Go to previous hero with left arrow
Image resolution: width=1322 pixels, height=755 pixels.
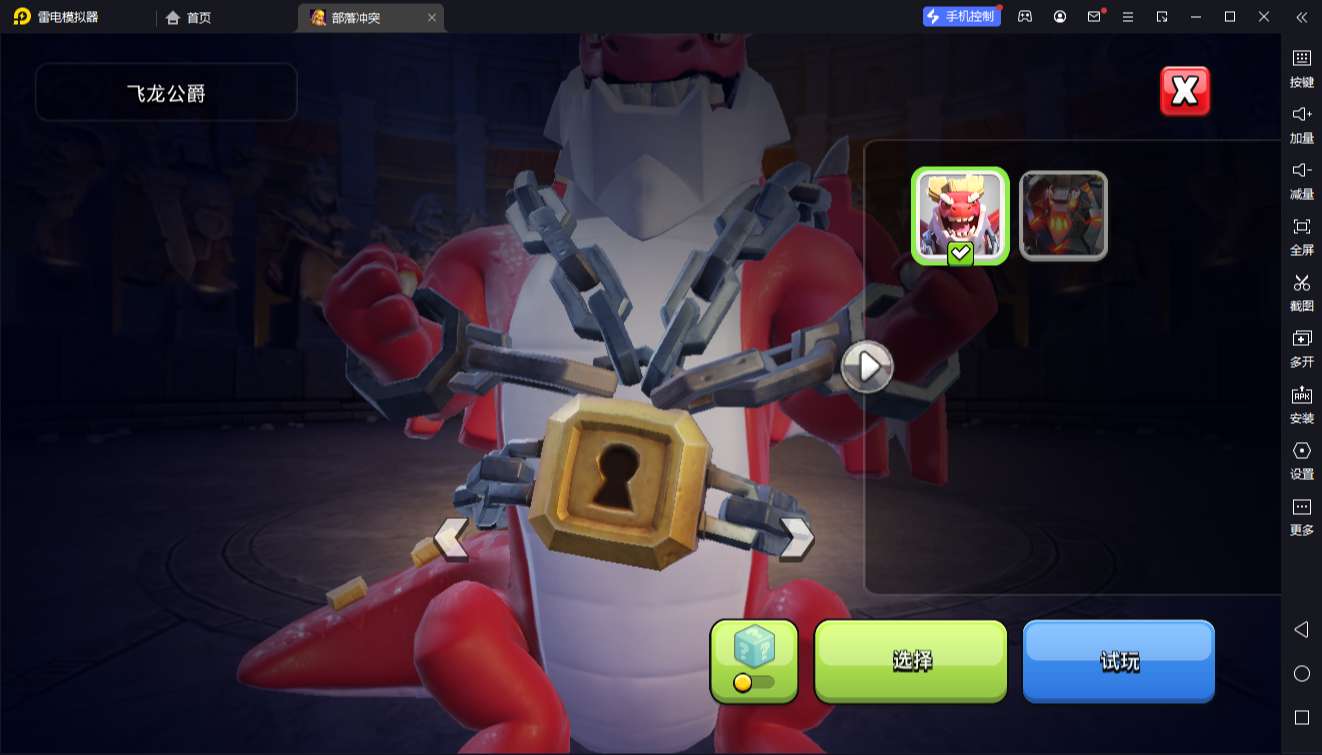[x=451, y=538]
